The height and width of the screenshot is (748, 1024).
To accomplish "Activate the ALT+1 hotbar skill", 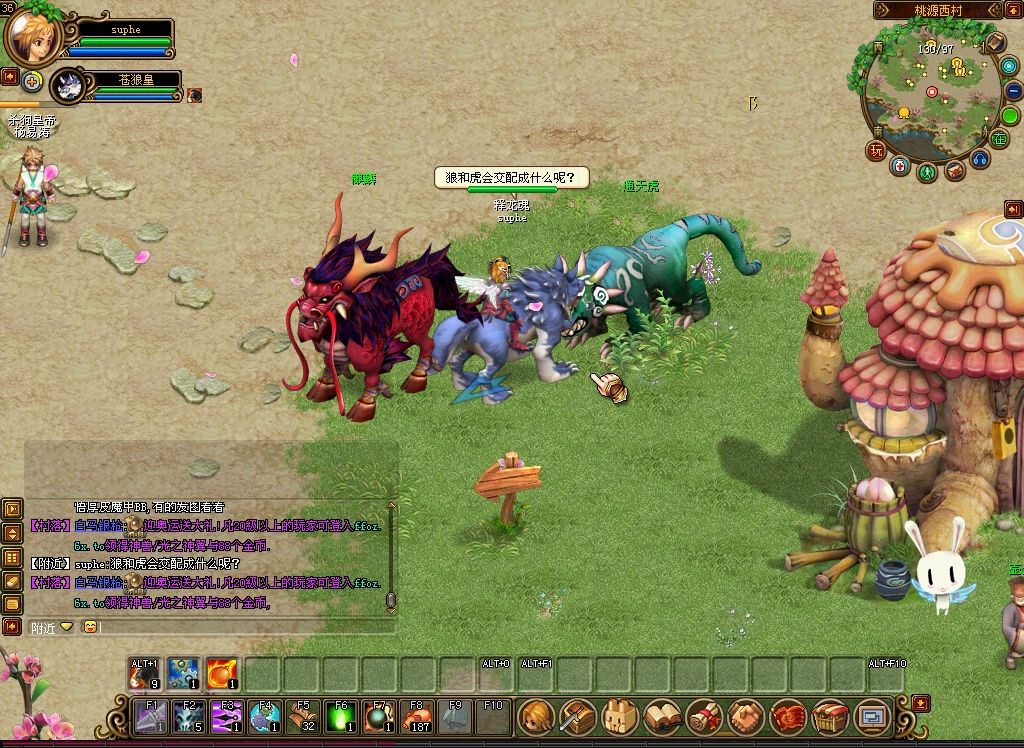I will (145, 674).
